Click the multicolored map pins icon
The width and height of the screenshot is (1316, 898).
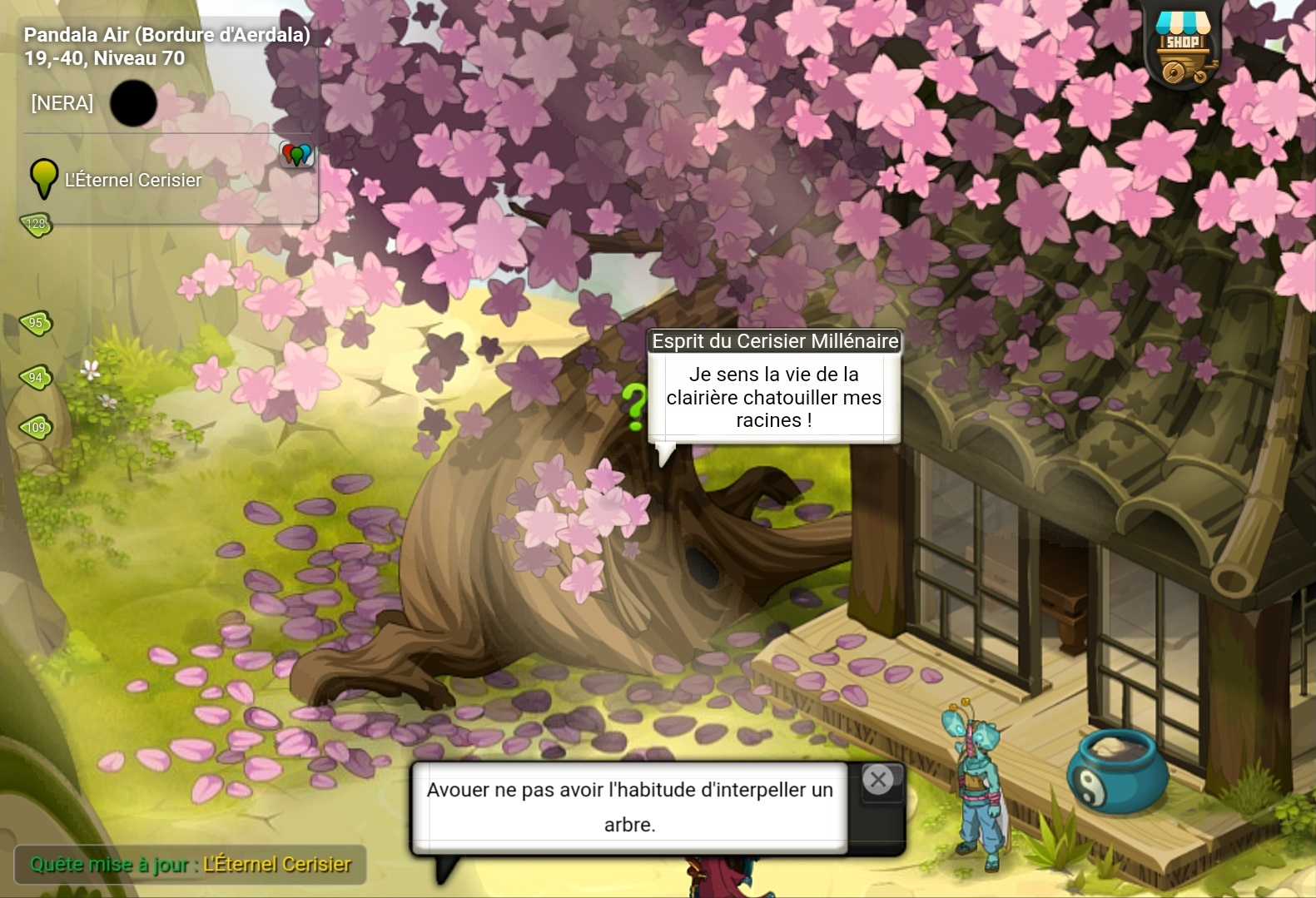coord(296,154)
